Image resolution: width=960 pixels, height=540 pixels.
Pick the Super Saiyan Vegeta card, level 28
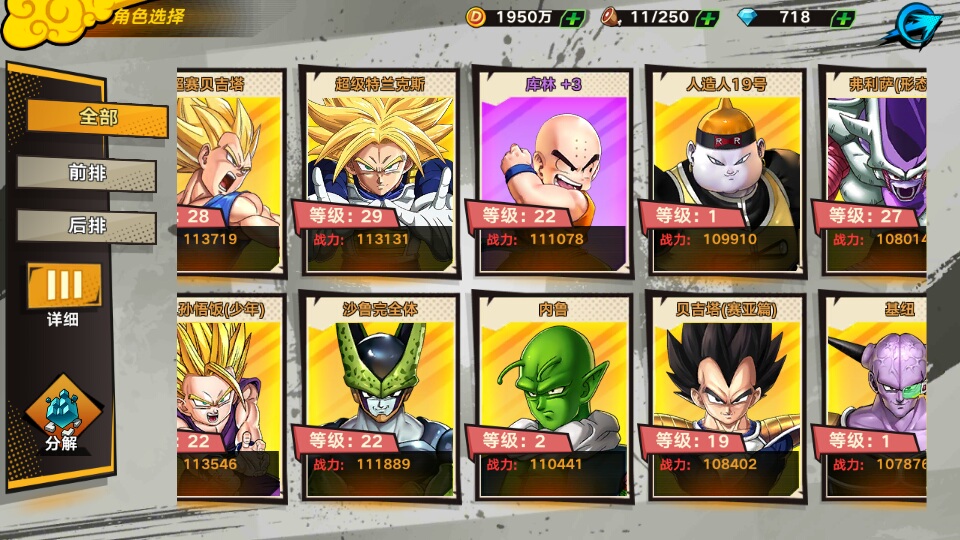230,172
